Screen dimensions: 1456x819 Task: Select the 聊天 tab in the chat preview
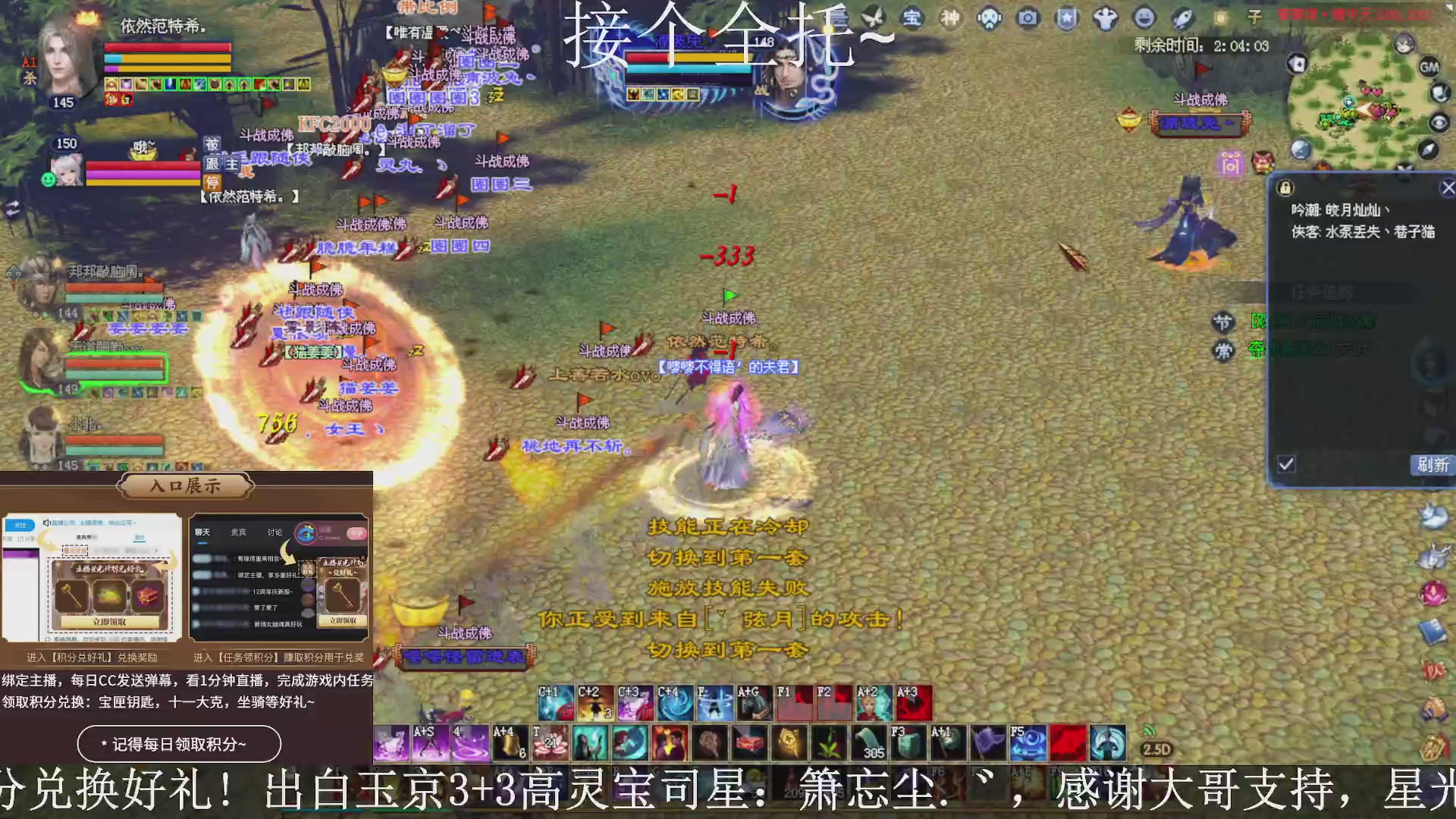[x=203, y=532]
